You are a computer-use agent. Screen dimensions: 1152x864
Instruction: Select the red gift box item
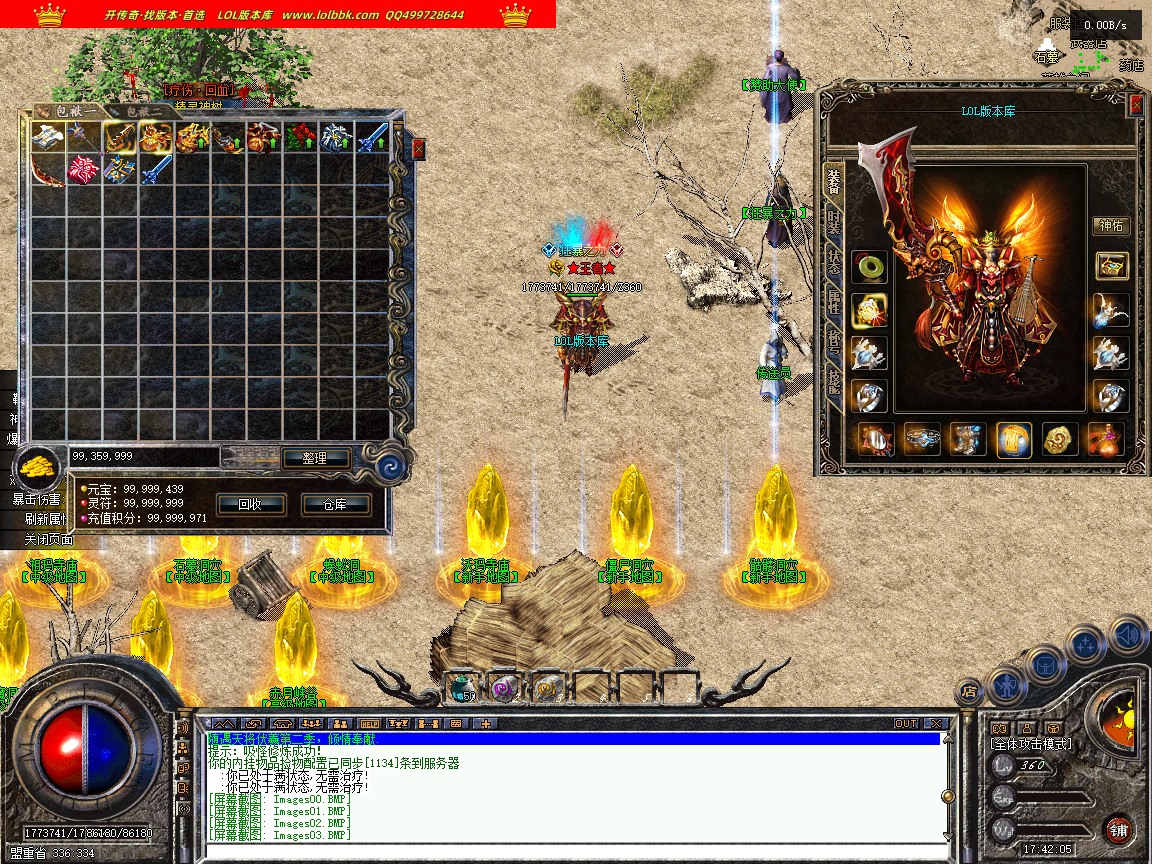(81, 170)
